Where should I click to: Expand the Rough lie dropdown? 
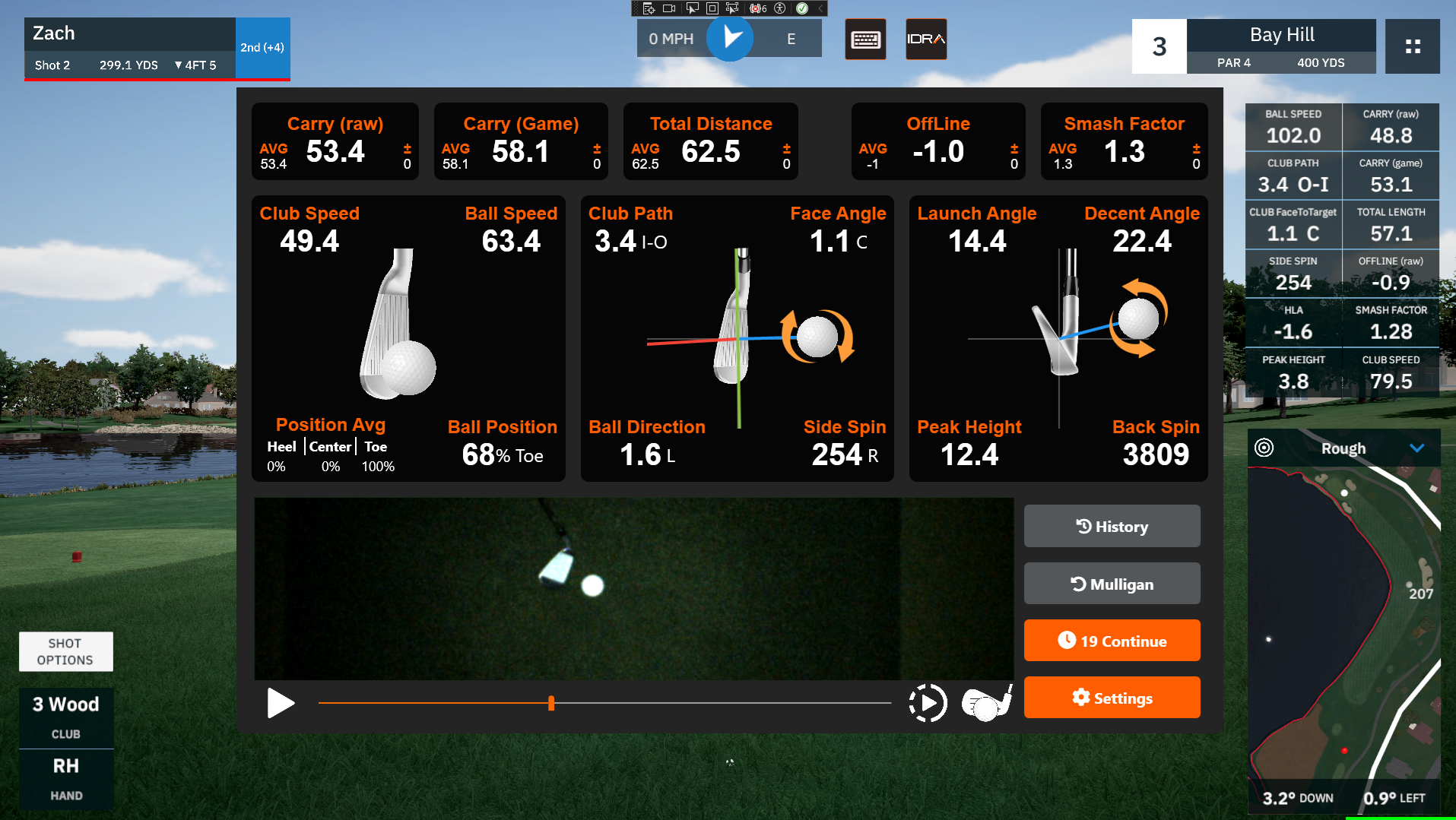(1416, 448)
